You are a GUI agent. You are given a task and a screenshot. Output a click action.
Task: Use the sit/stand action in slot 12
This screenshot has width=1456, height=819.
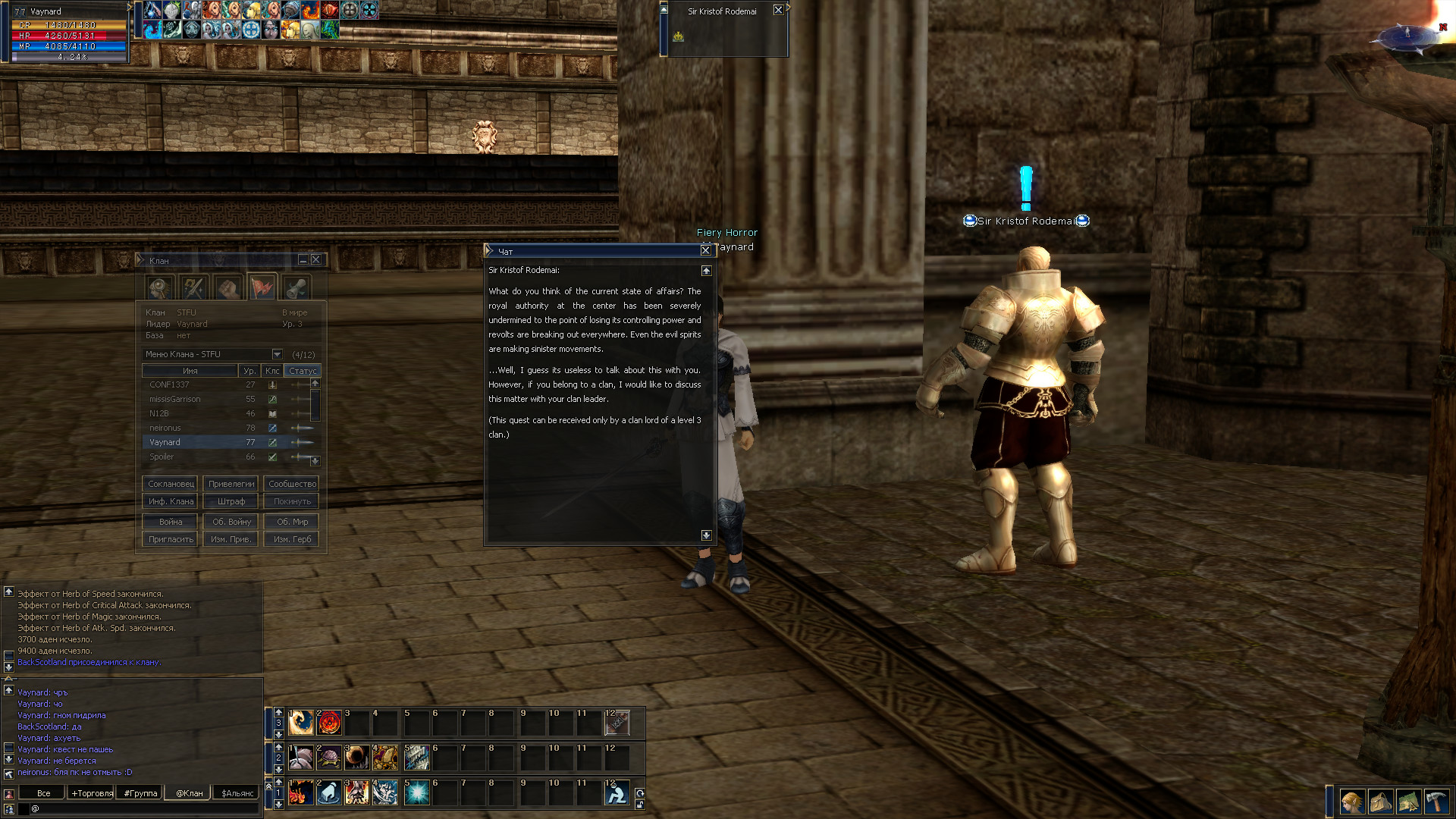click(617, 793)
